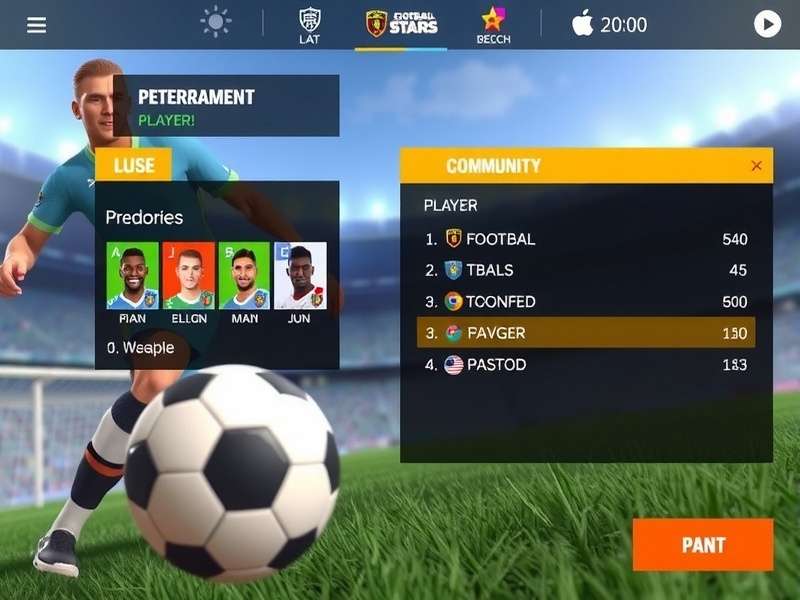This screenshot has height=600, width=800.
Task: Select the Football Stars tab
Action: tap(401, 24)
